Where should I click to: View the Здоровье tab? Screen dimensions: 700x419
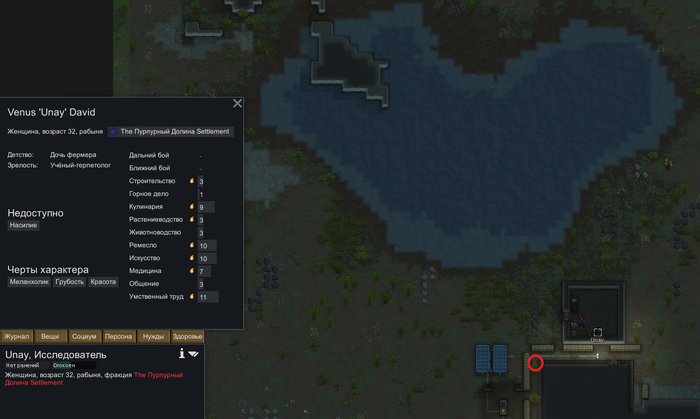187,337
